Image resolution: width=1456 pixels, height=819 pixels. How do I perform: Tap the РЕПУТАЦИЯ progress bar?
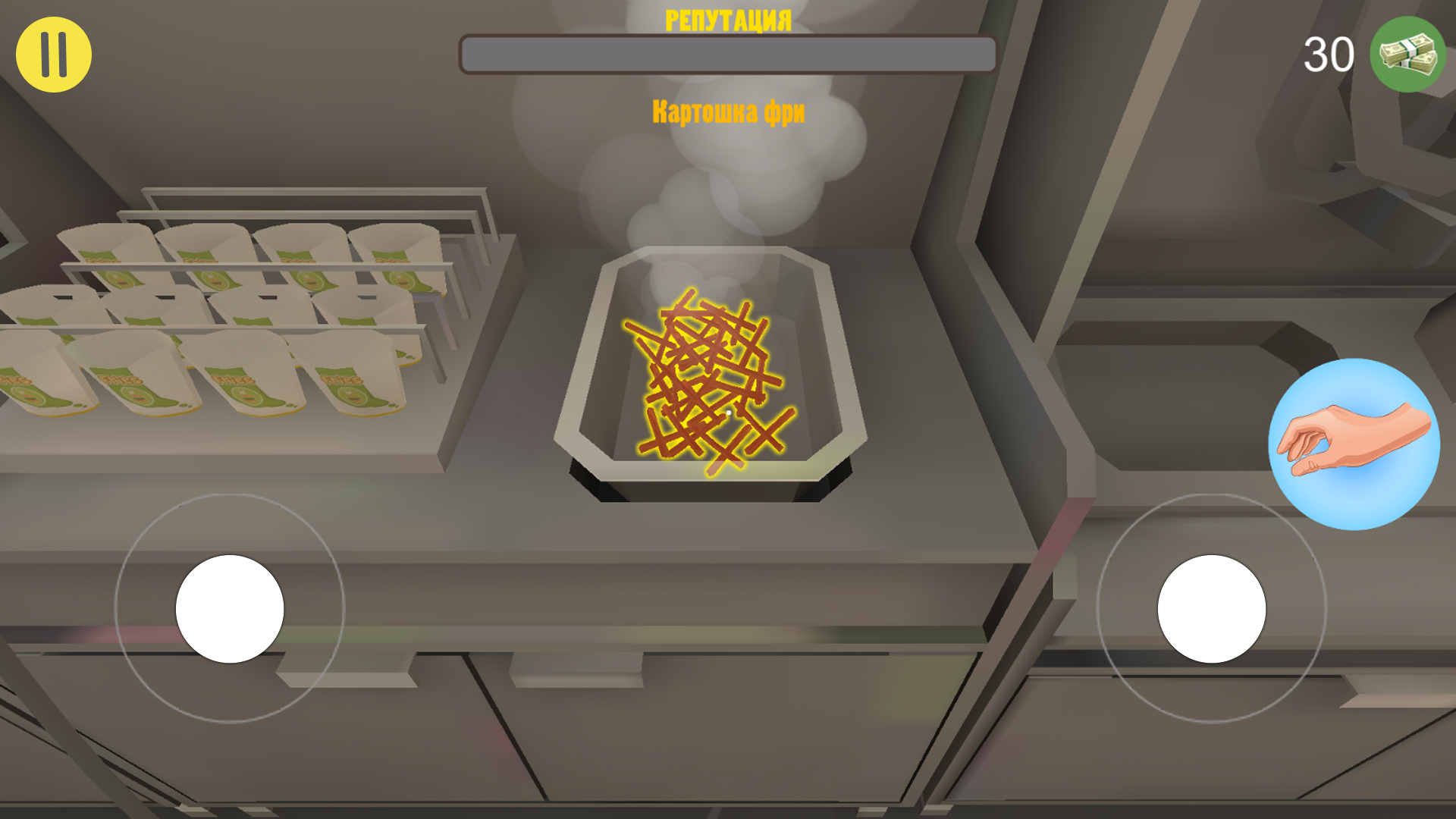point(728,53)
